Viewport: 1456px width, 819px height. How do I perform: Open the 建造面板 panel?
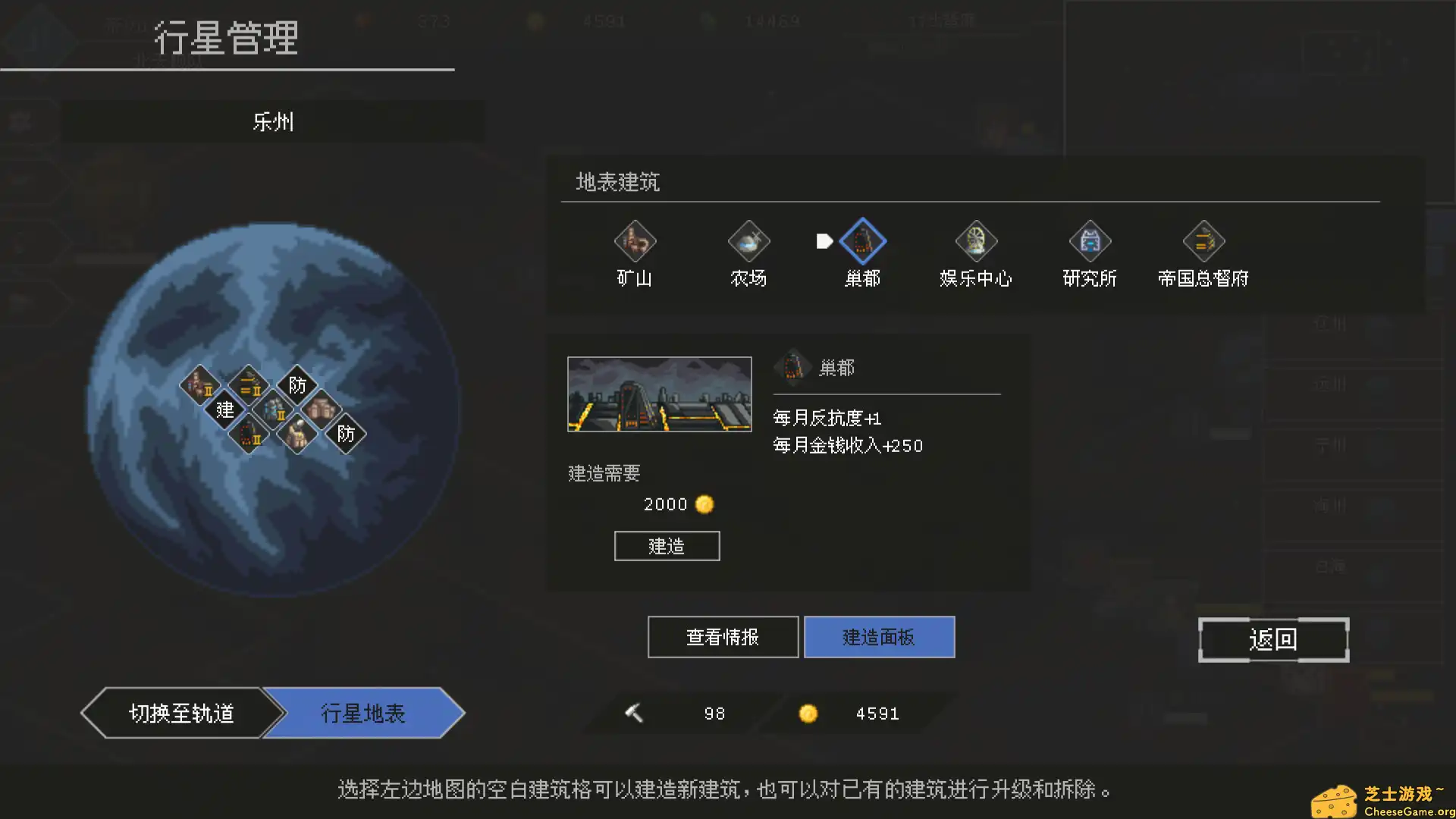coord(879,637)
